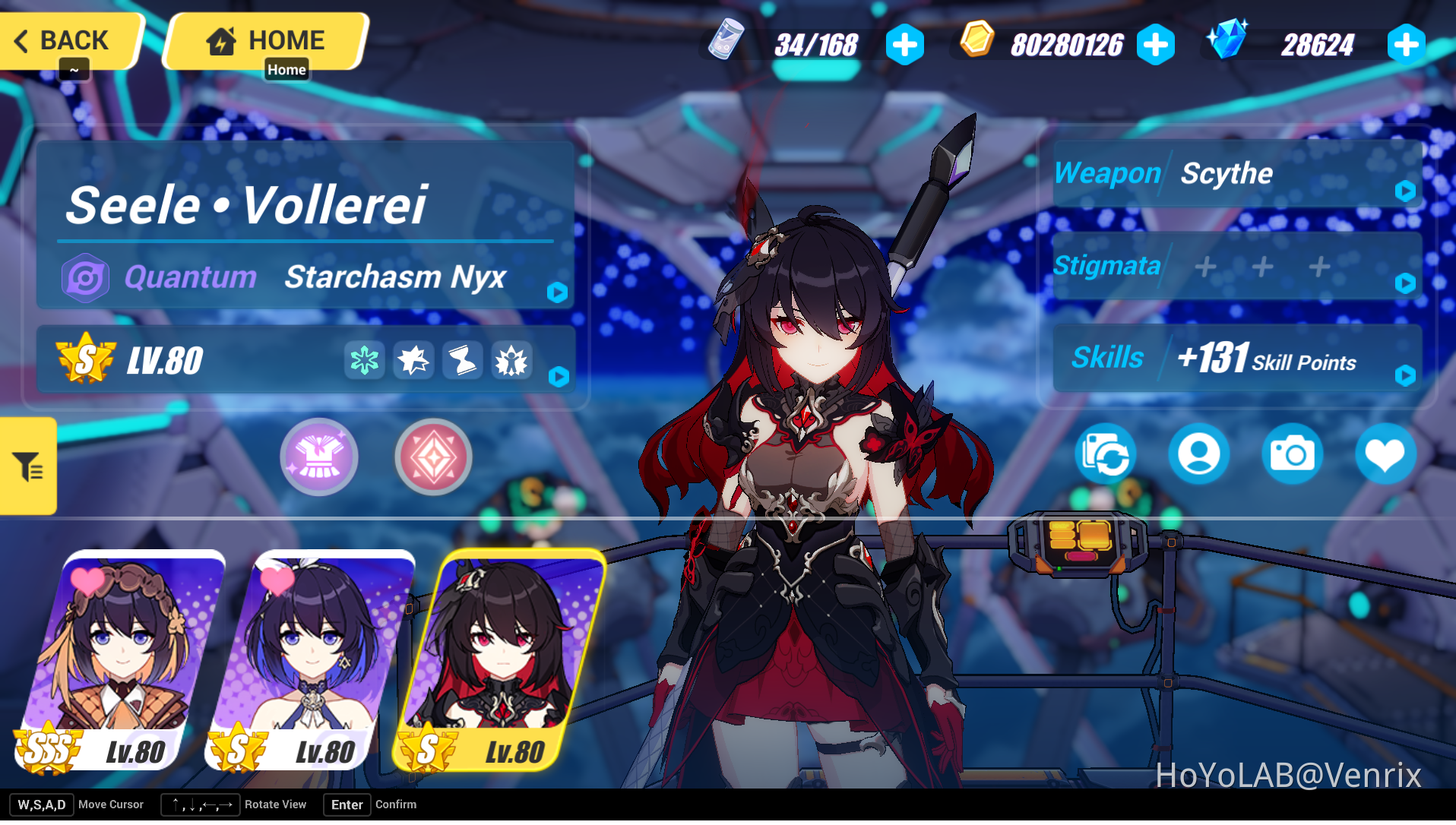Add crystals with the plus button beside 28624
This screenshot has width=1456, height=825.
click(1405, 44)
